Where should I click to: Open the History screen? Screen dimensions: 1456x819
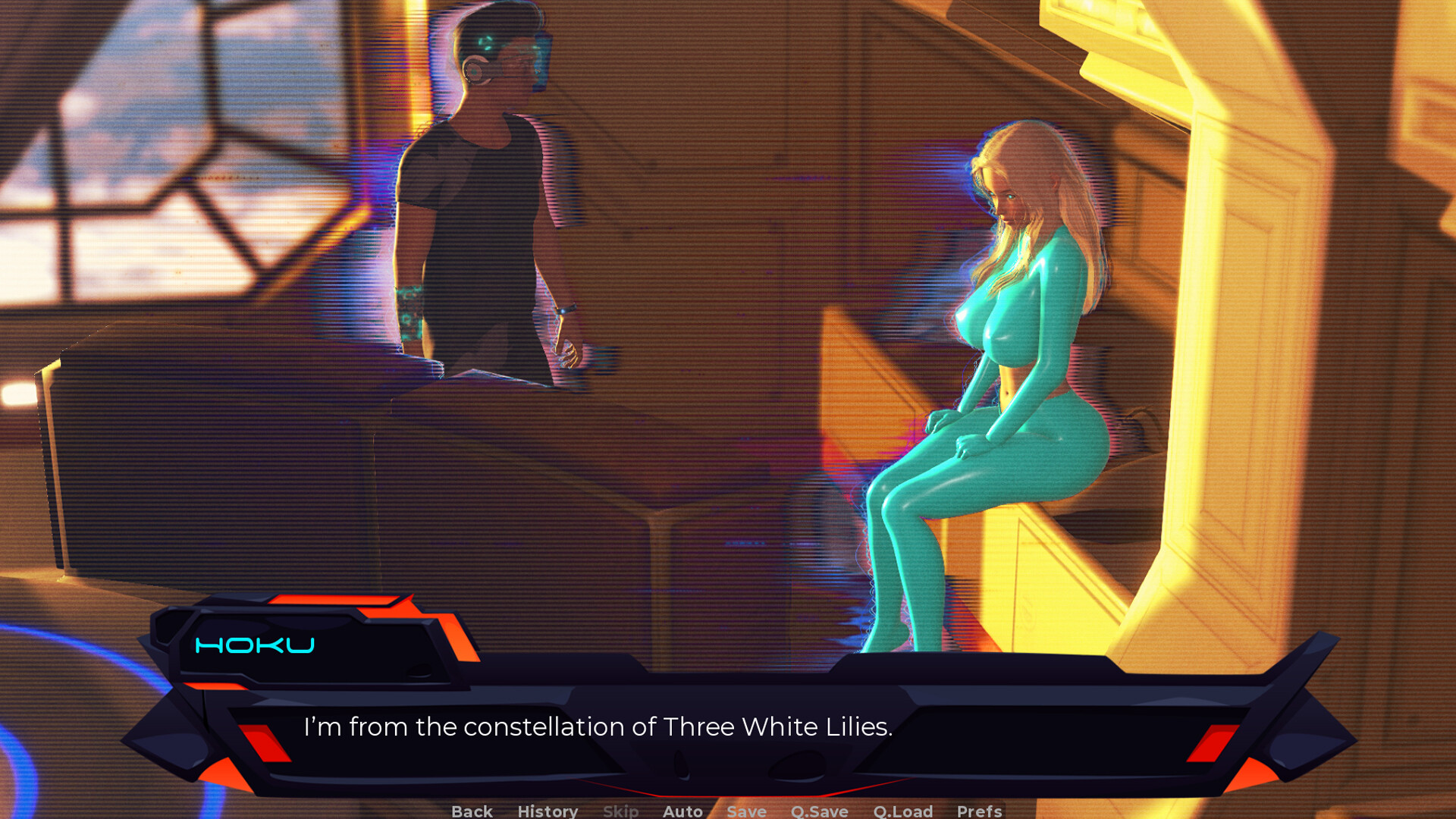pyautogui.click(x=547, y=811)
